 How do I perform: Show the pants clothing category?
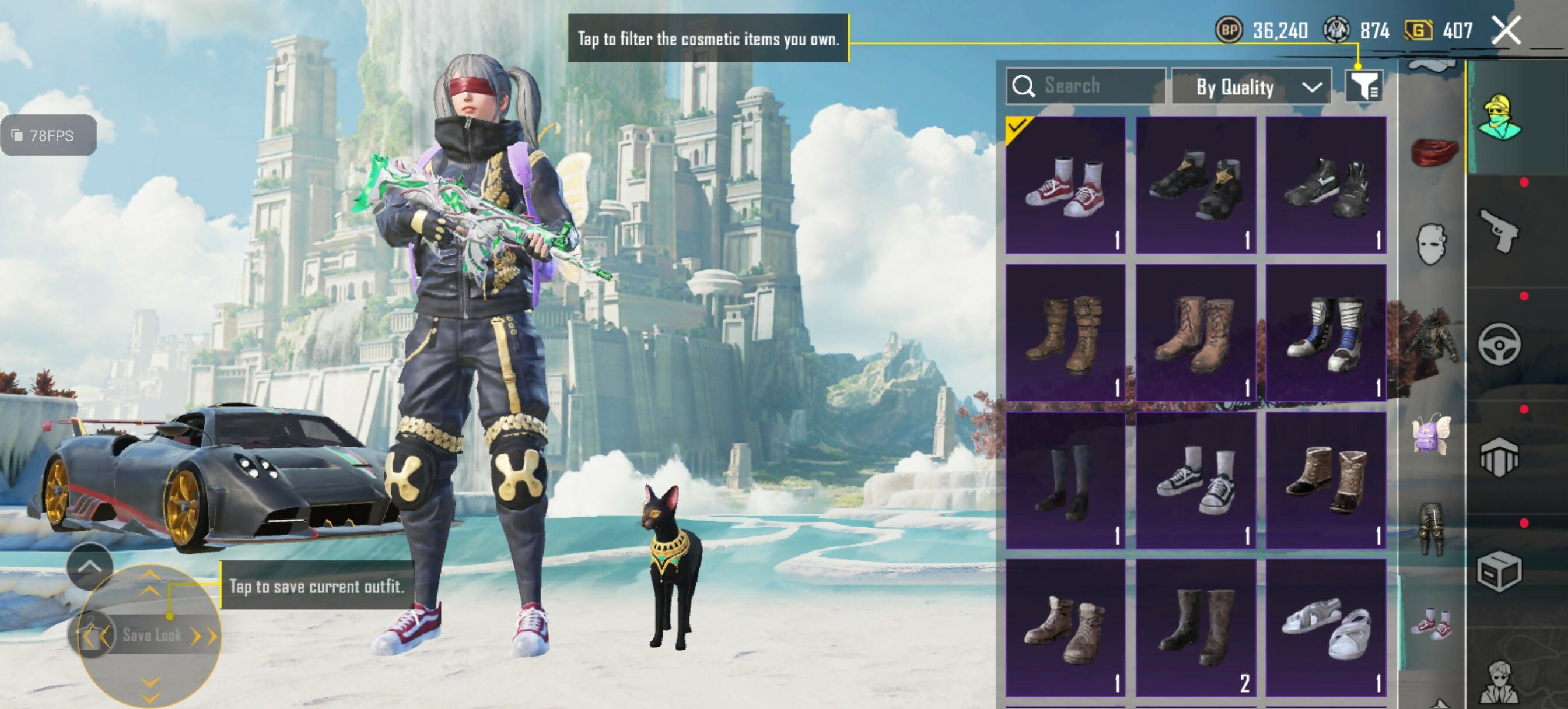tap(1431, 528)
